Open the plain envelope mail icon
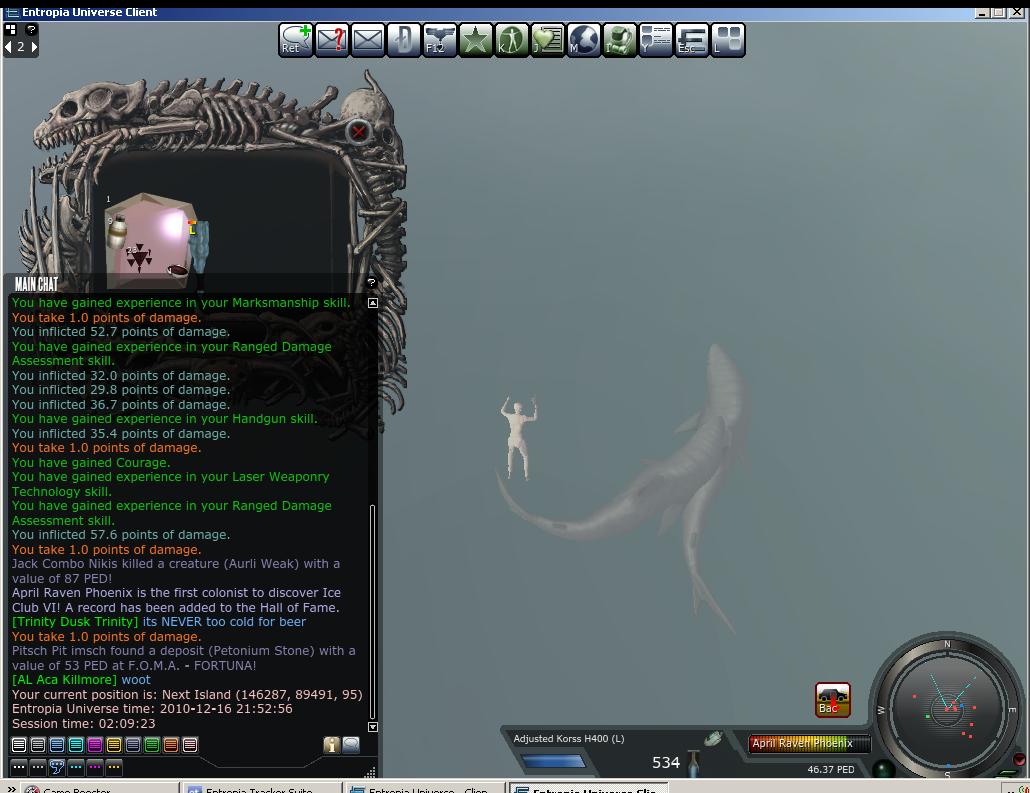This screenshot has width=1030, height=793. [x=368, y=40]
